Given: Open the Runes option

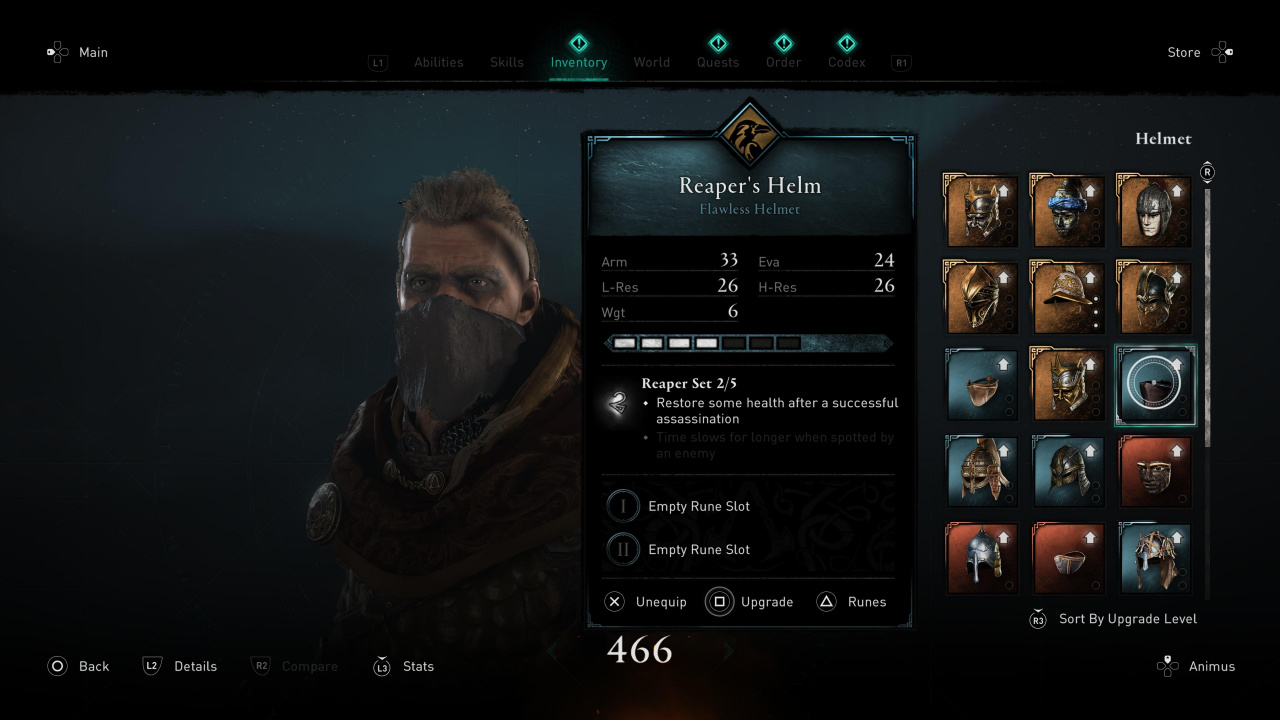Looking at the screenshot, I should [x=853, y=602].
